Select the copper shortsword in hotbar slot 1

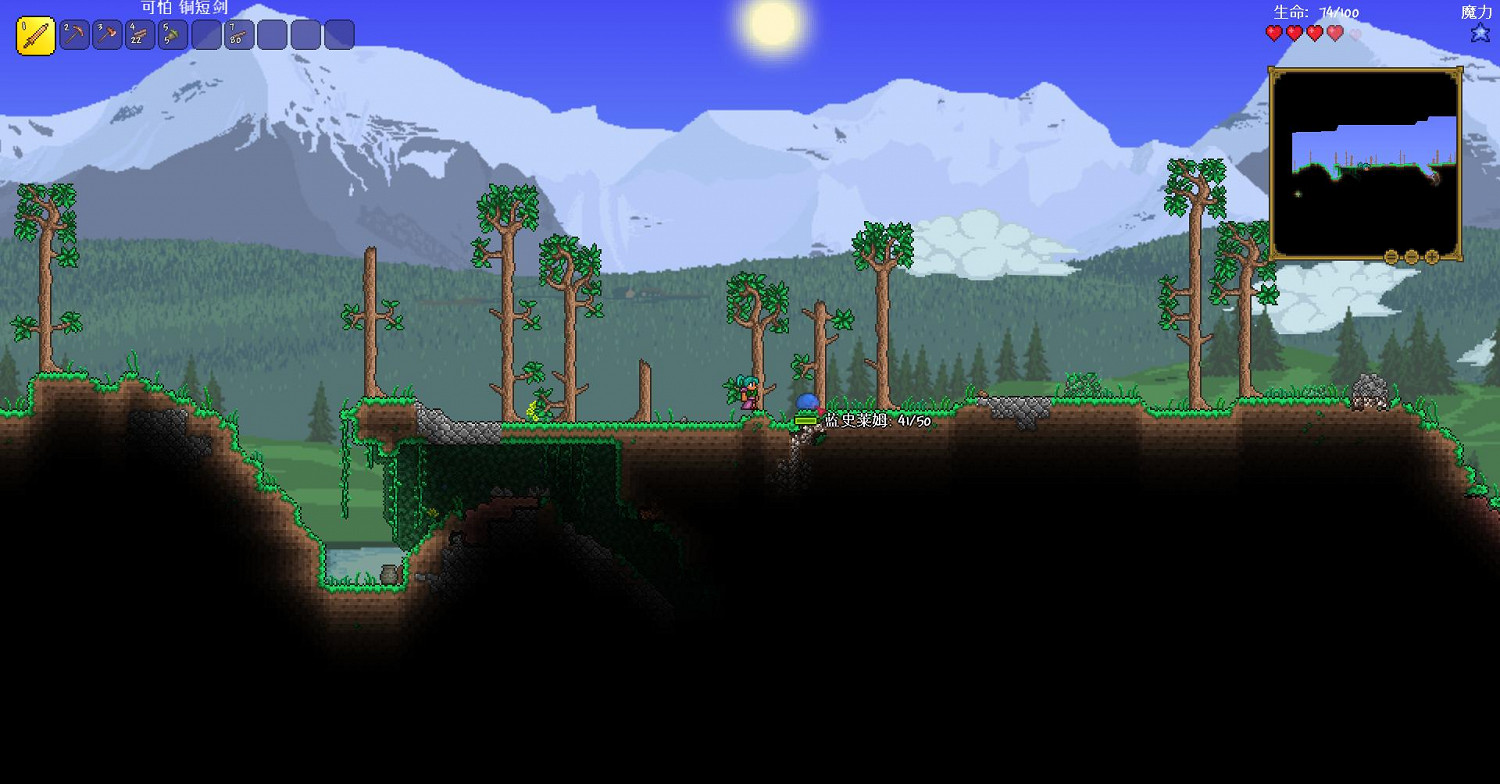tap(33, 34)
